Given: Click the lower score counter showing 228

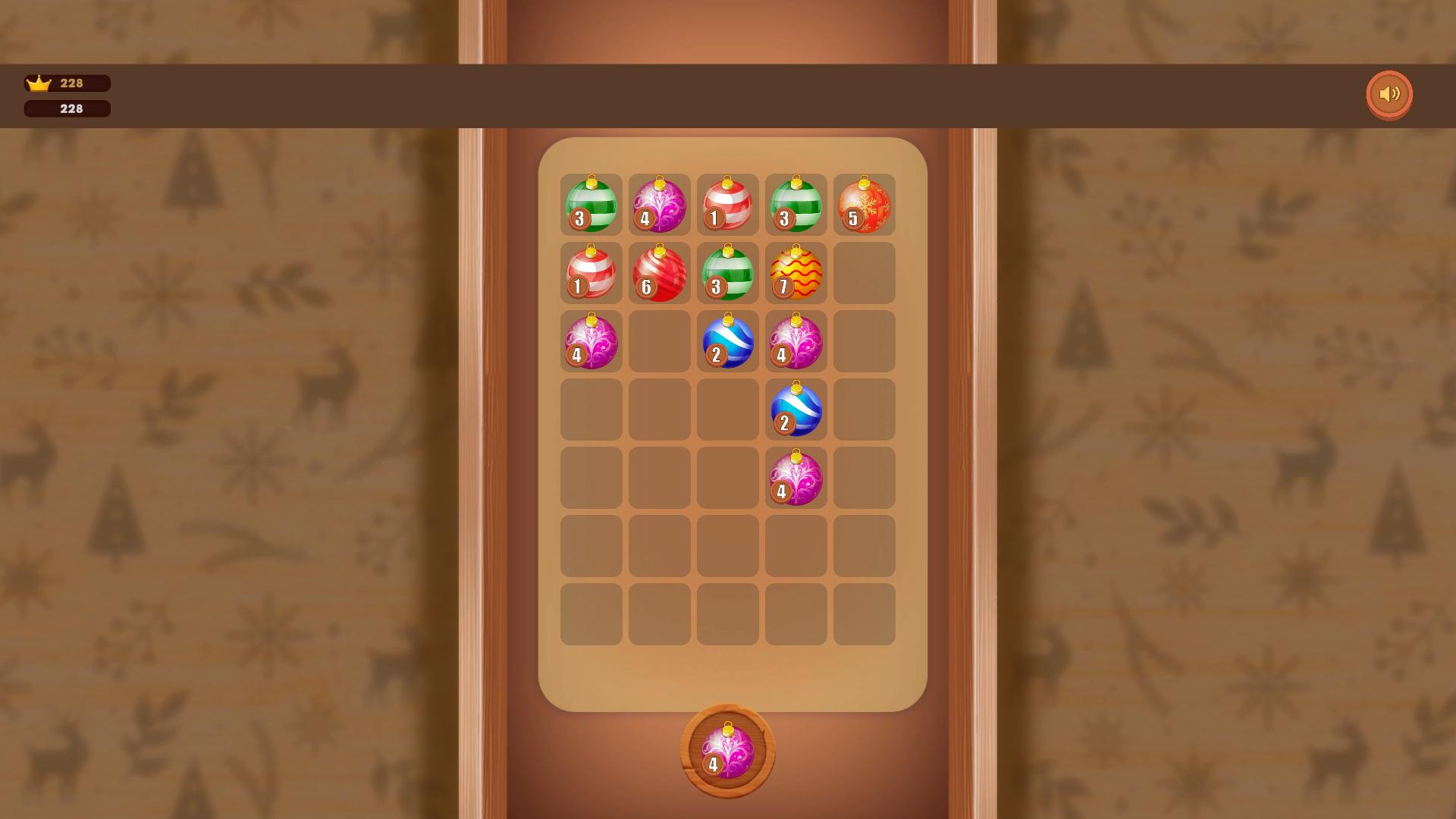Looking at the screenshot, I should 67,108.
